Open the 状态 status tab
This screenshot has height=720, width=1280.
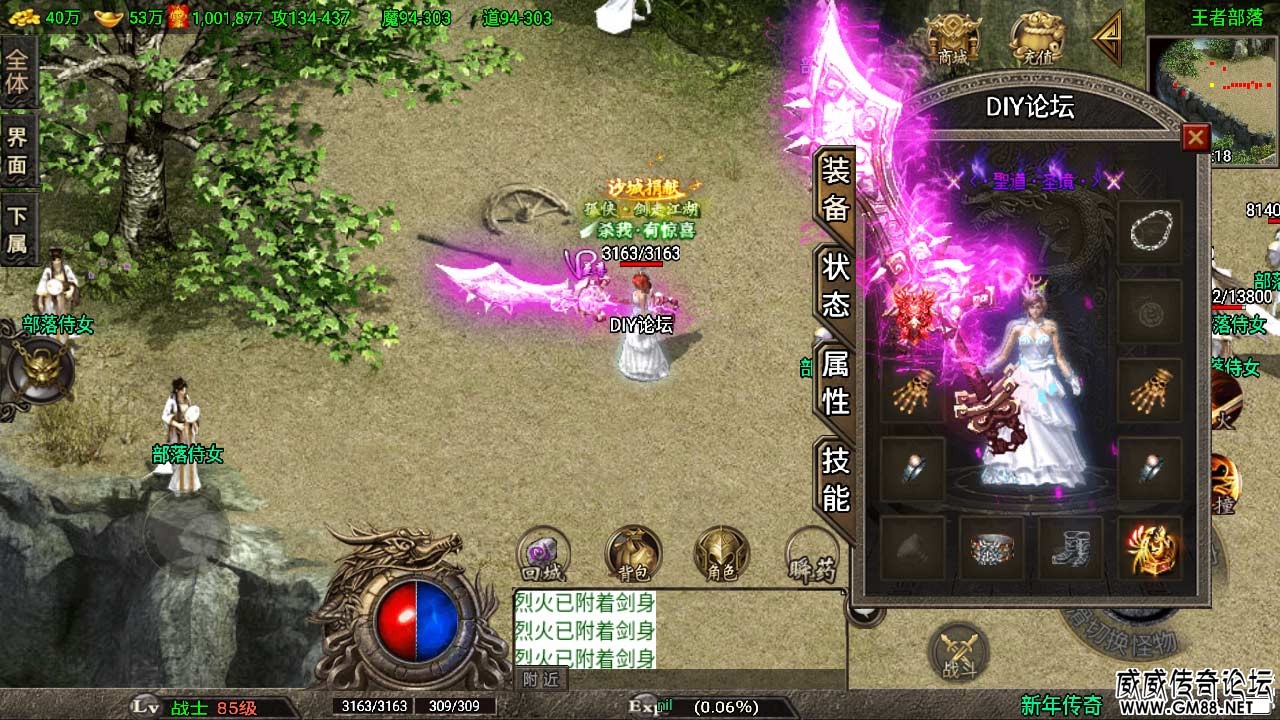click(836, 285)
